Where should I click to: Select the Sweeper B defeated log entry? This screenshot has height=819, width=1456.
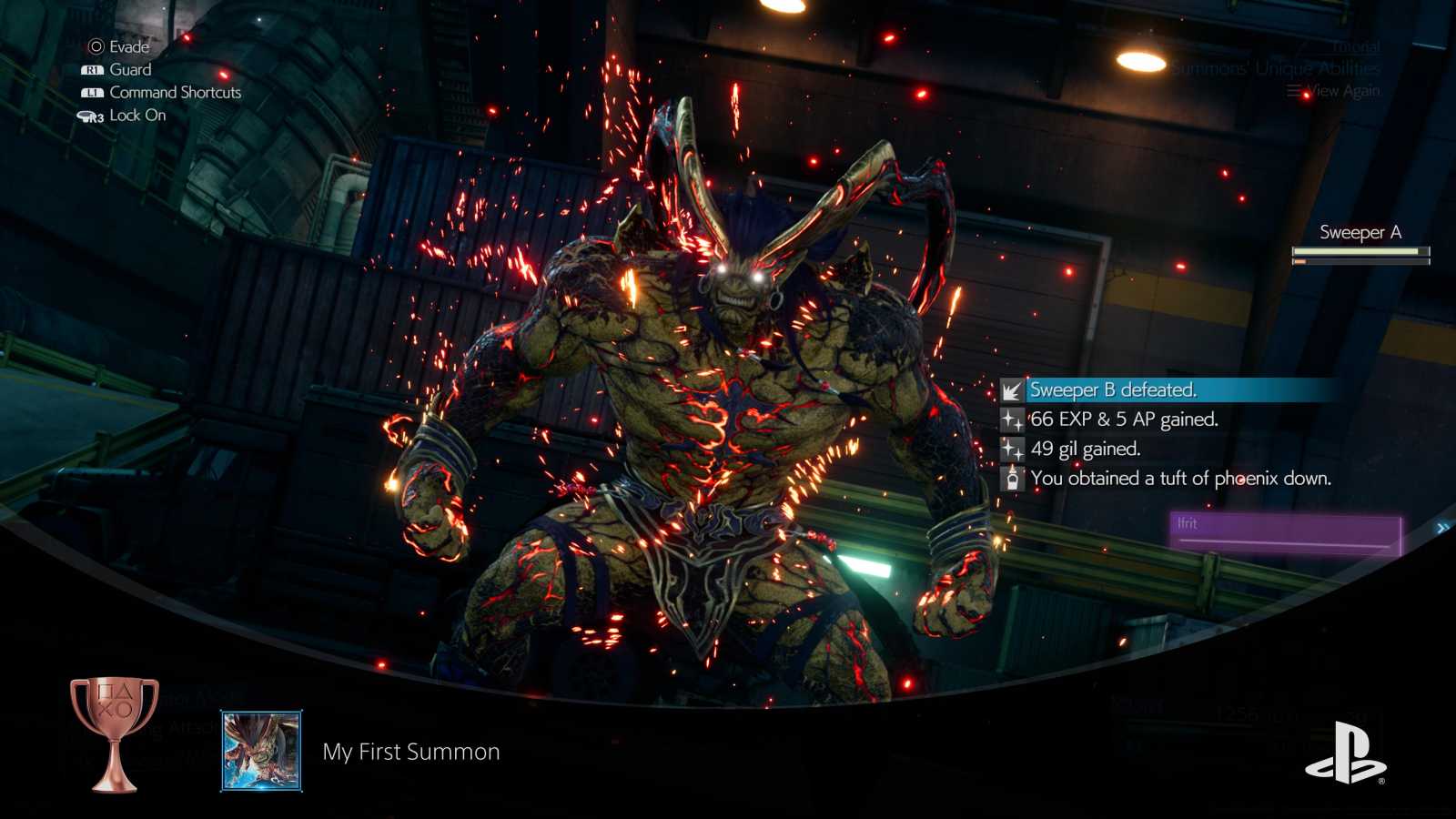pos(1112,390)
